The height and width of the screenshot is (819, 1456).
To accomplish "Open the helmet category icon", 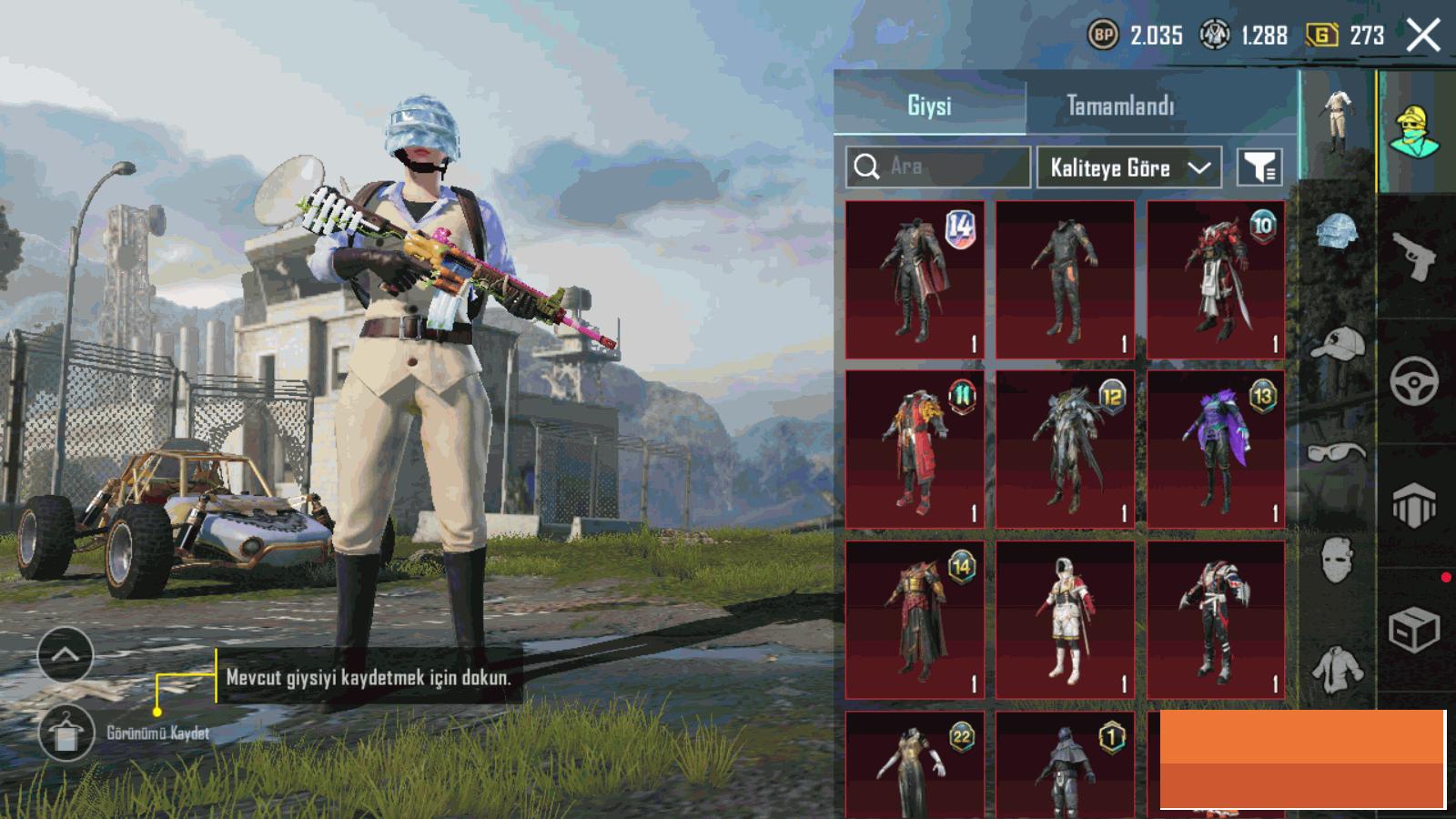I will pyautogui.click(x=1337, y=233).
